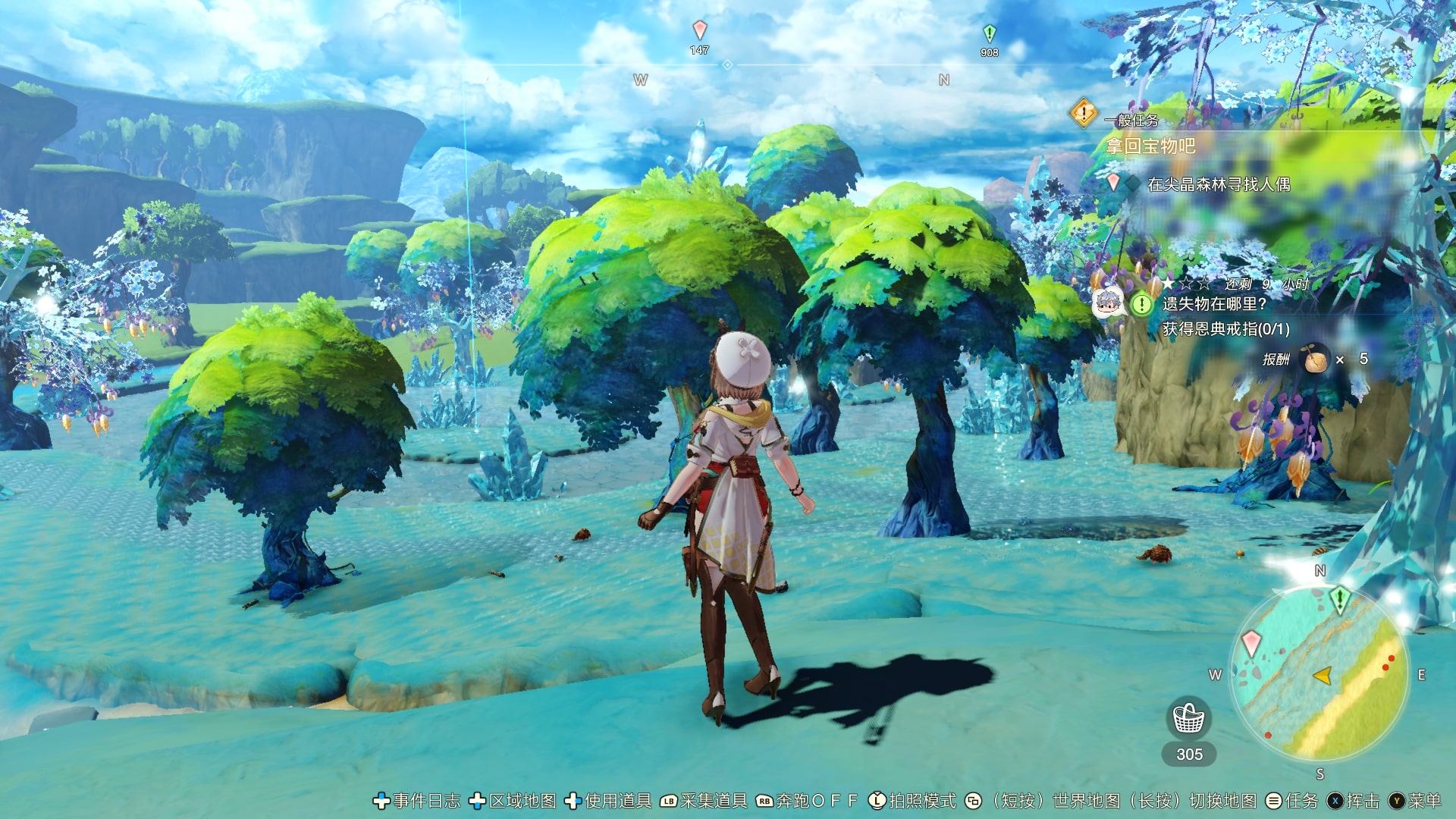
Task: Select the 拿回宝物吧 quest tracker title
Action: [1151, 146]
